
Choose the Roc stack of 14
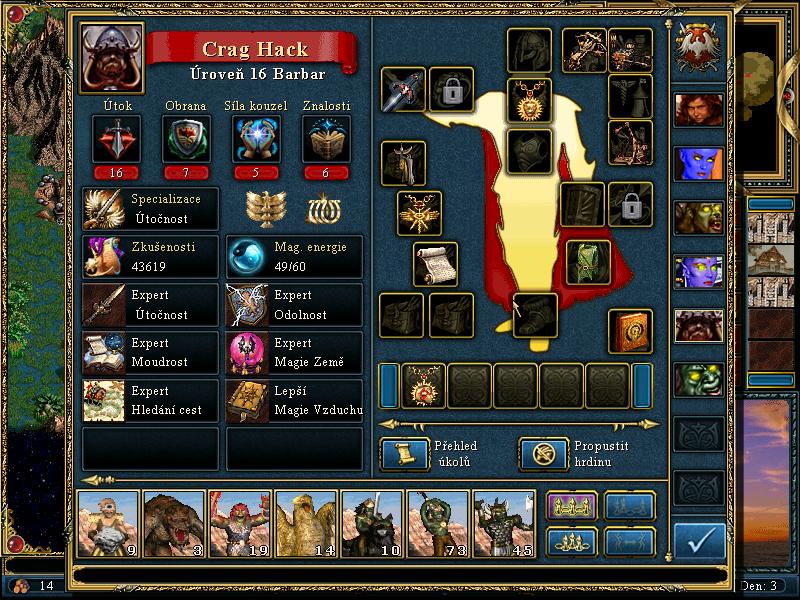coord(306,523)
